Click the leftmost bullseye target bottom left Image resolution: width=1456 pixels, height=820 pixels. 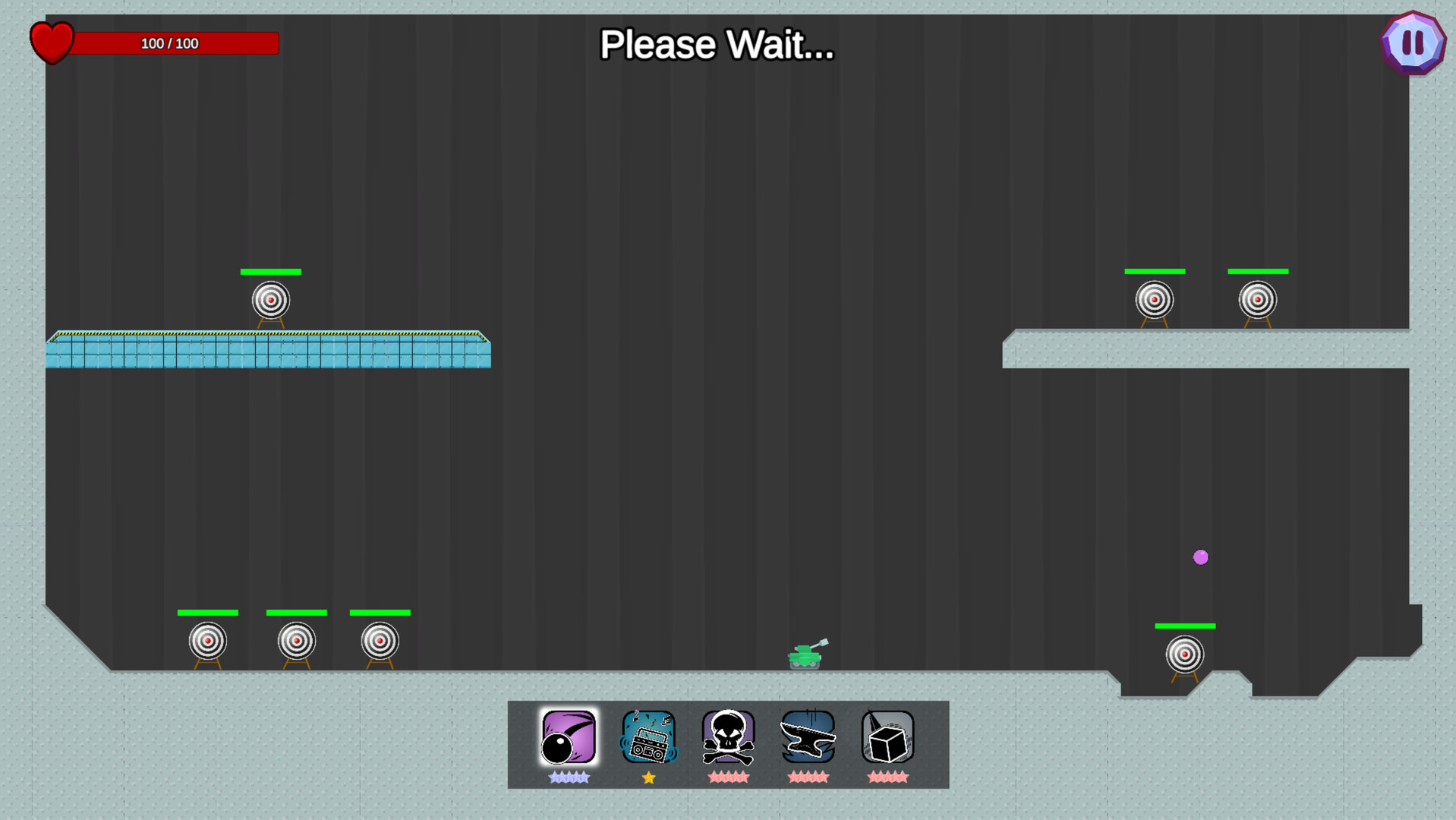pyautogui.click(x=207, y=642)
